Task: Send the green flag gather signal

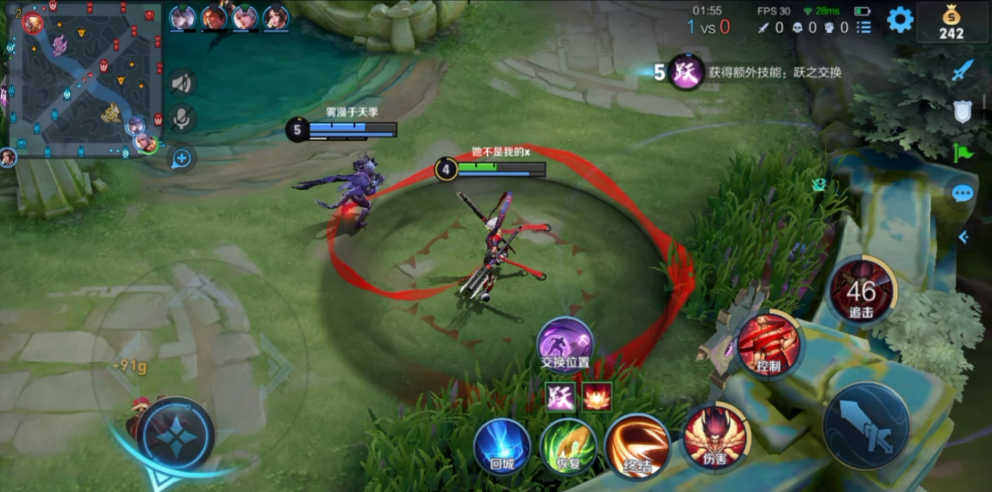Action: click(x=962, y=153)
